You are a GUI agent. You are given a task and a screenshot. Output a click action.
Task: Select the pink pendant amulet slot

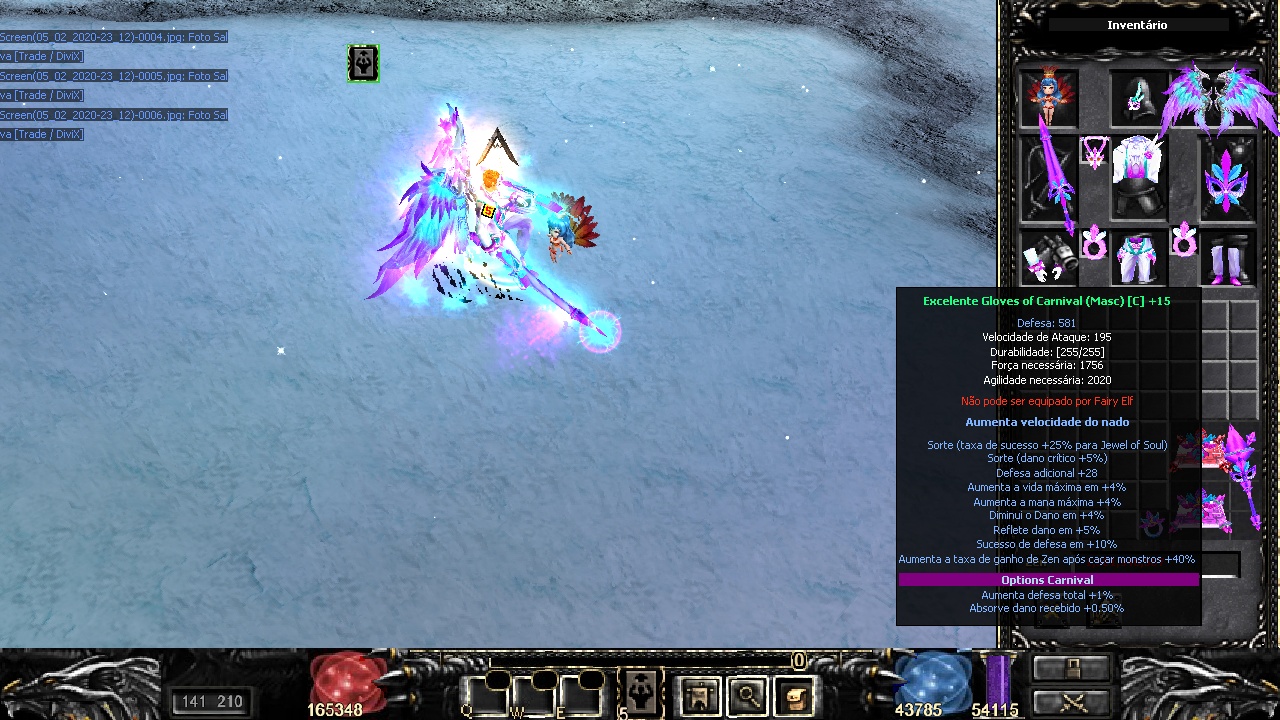click(1095, 154)
